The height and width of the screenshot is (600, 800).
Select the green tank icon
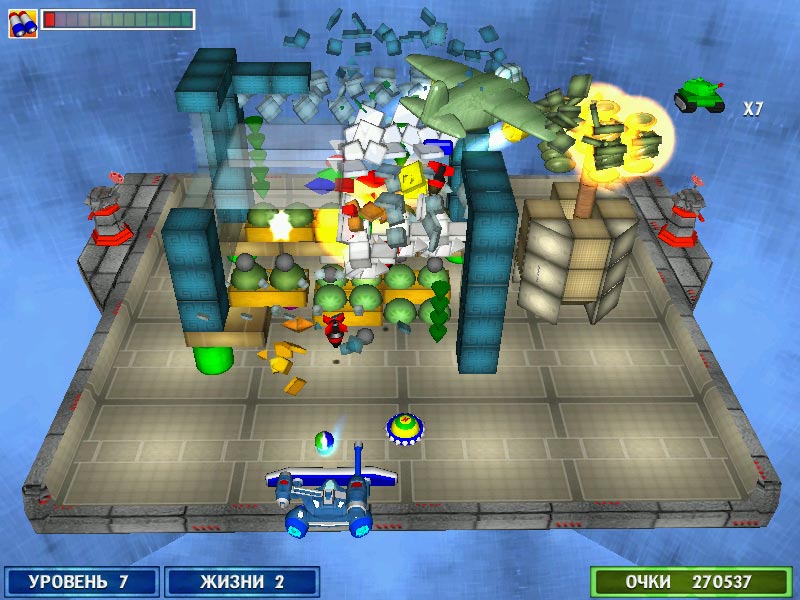(x=698, y=96)
